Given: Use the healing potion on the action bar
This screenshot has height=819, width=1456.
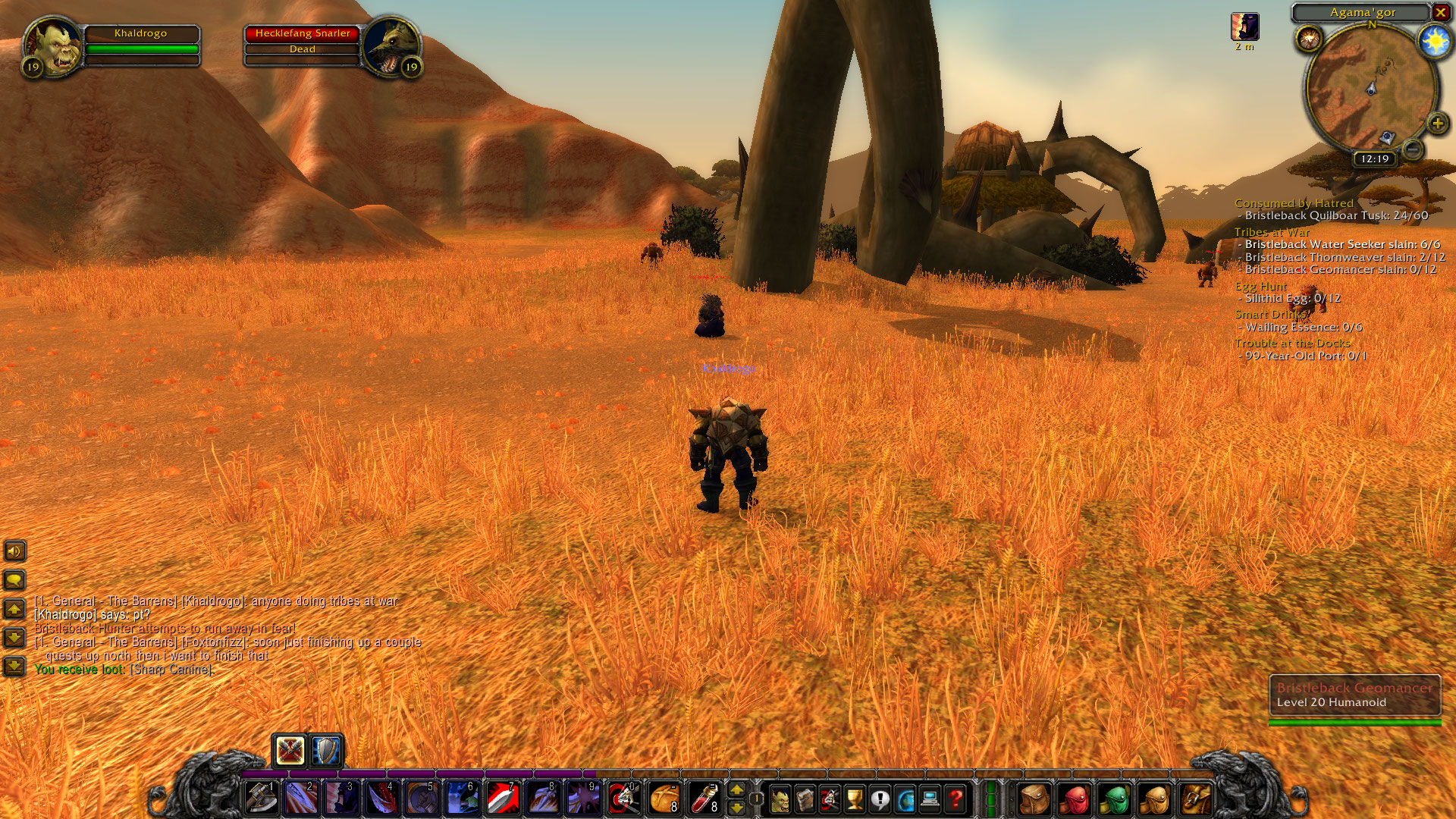Looking at the screenshot, I should 706,797.
